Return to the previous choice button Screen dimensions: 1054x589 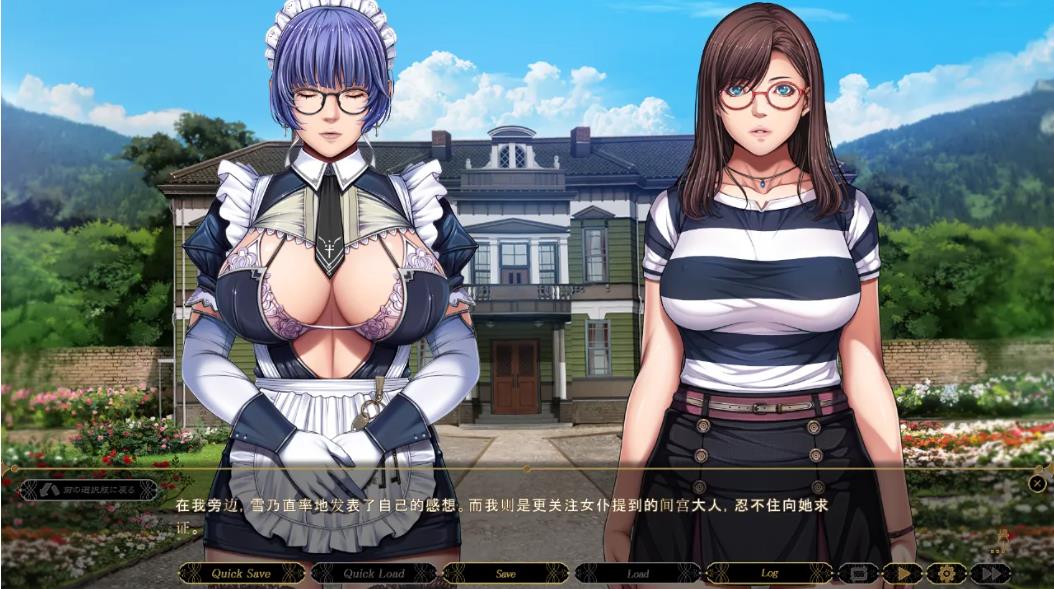89,490
